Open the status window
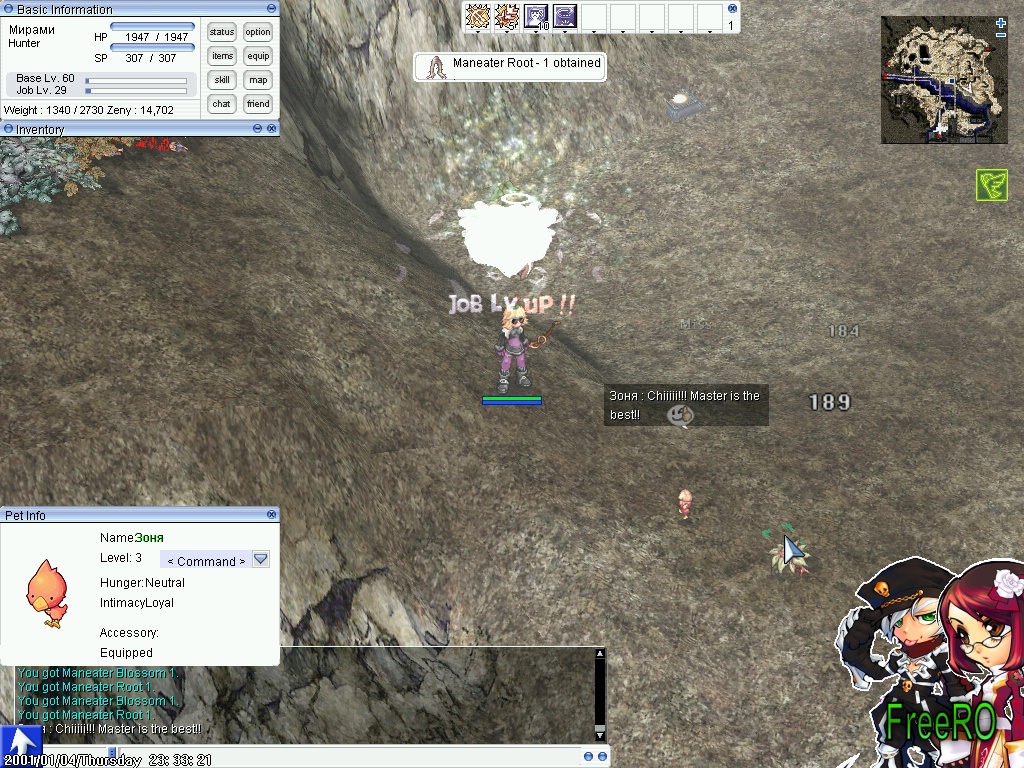1024x768 pixels. tap(222, 32)
